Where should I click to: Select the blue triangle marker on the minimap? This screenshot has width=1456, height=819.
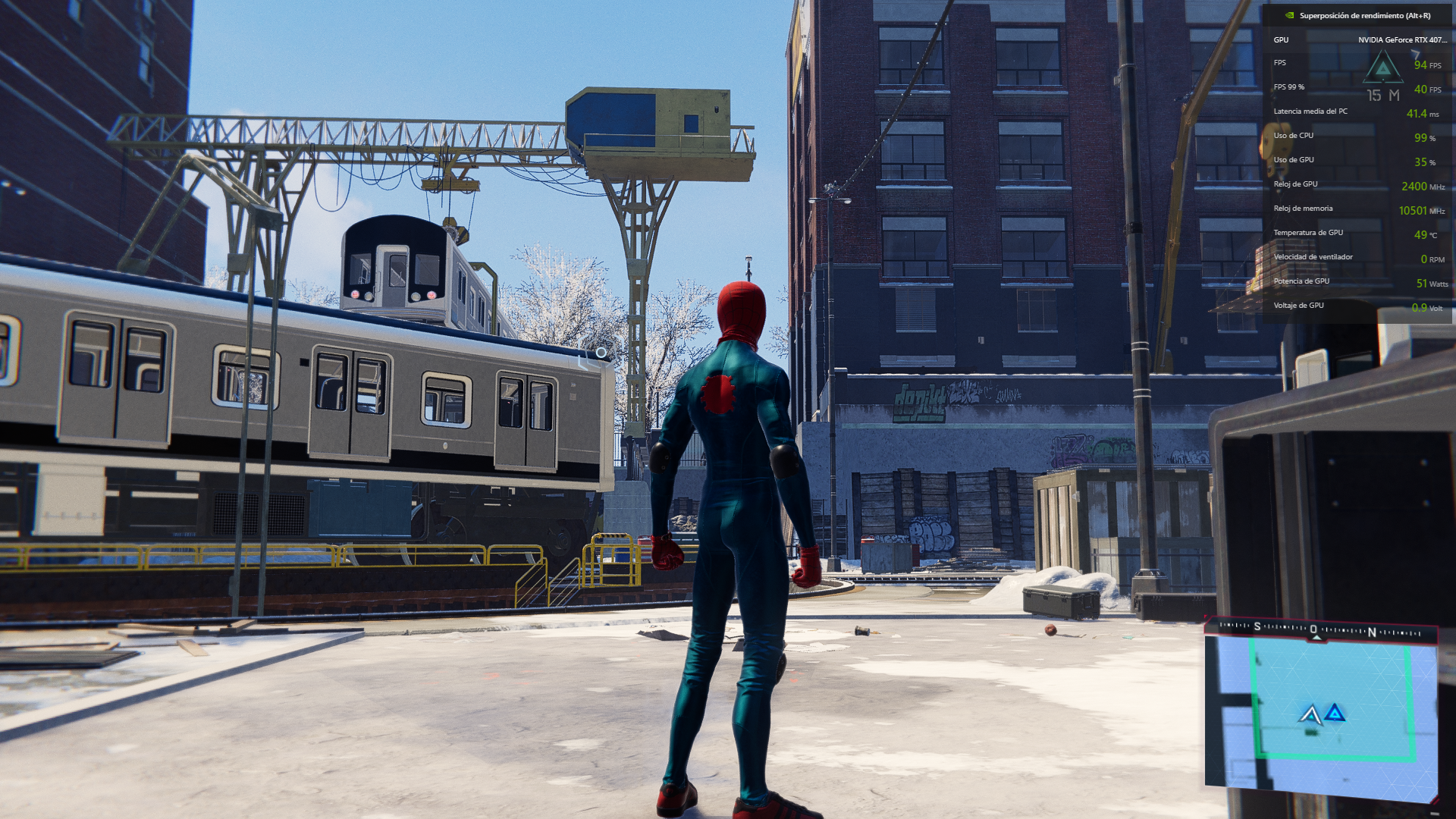click(x=1335, y=713)
